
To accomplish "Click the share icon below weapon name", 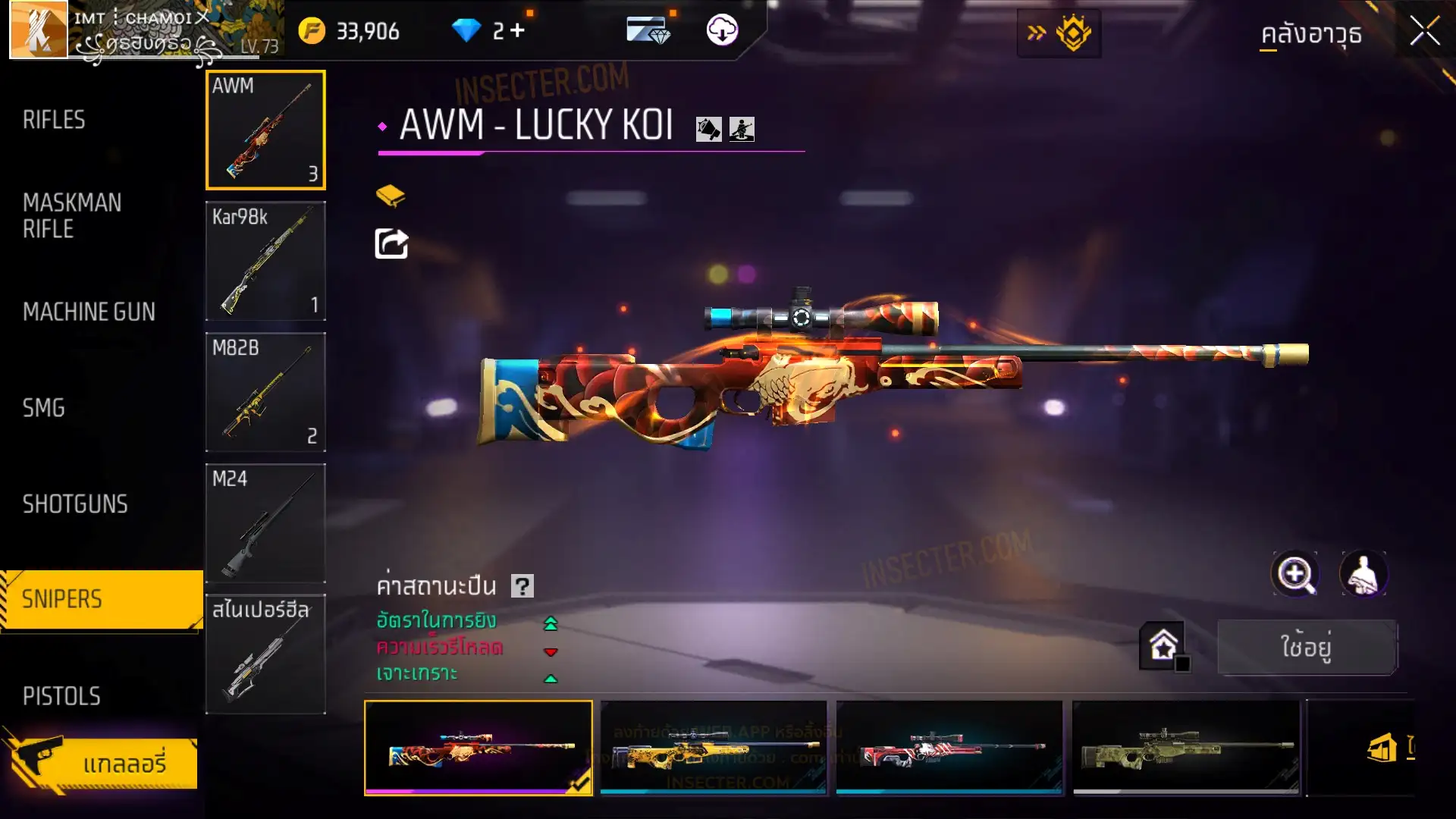I will tap(391, 244).
